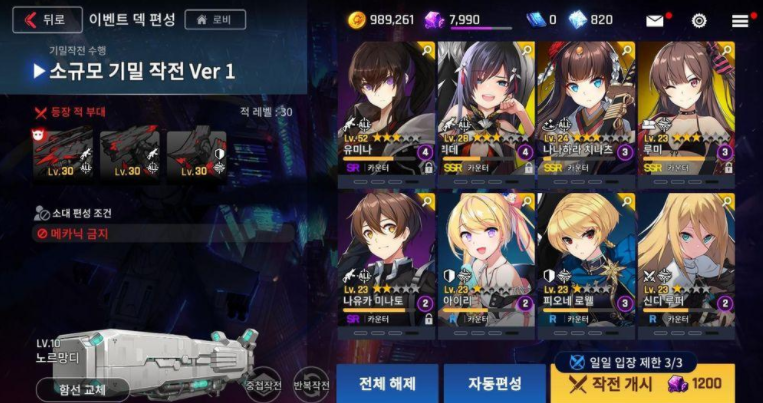The width and height of the screenshot is (763, 403).
Task: Choose the 피오네 로웰 unit card
Action: click(586, 258)
